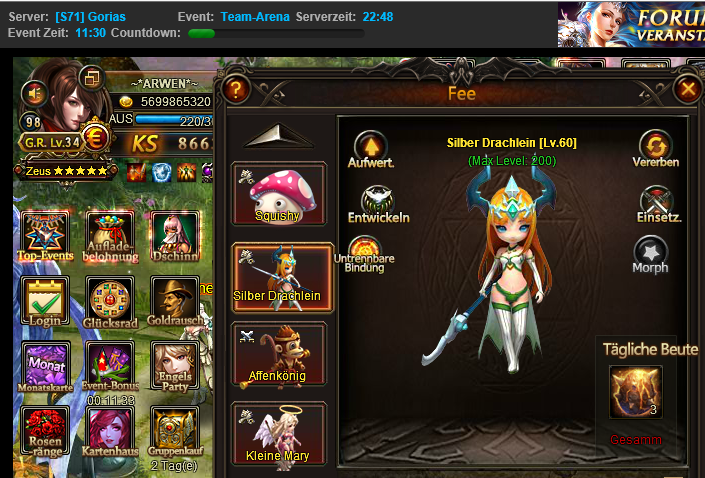
Task: Open the Morph option
Action: pyautogui.click(x=651, y=254)
